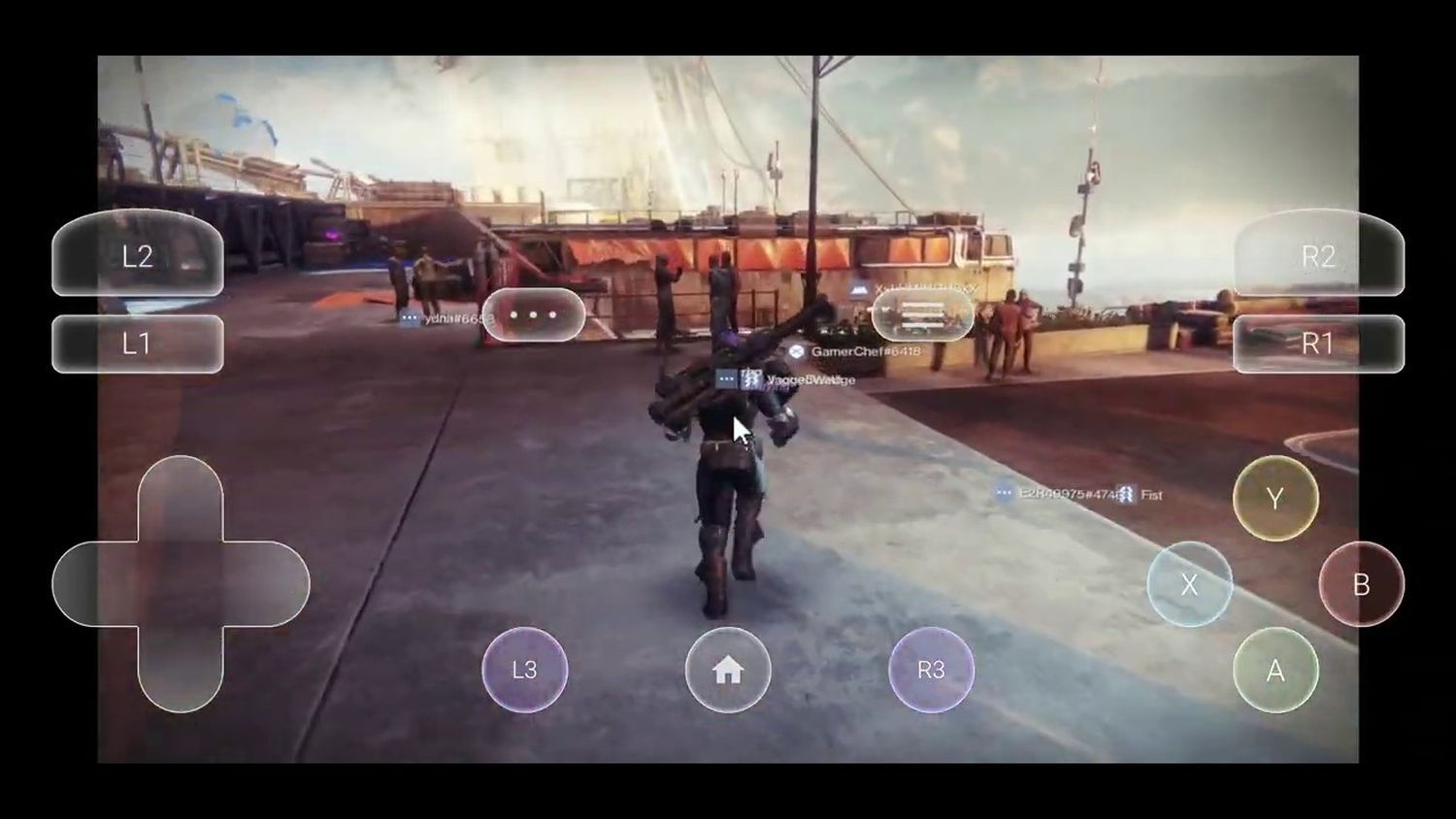Open the Home button overlay
Screen dimensions: 1456x819
pos(728,670)
